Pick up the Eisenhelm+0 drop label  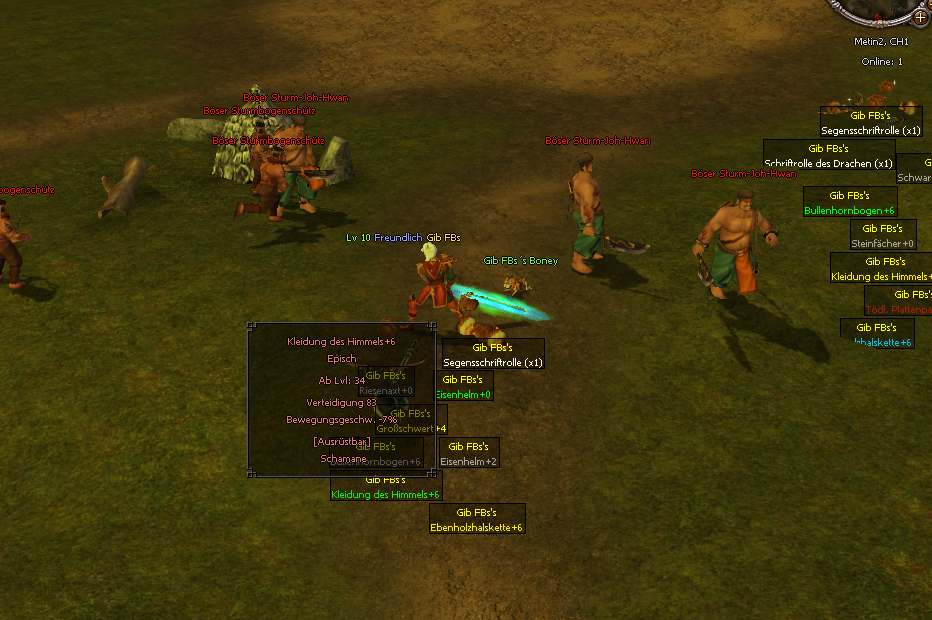[x=465, y=395]
